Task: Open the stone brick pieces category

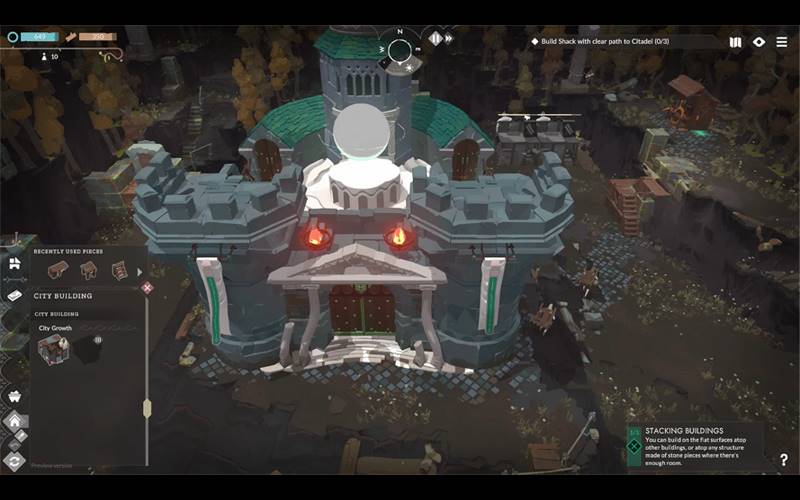Action: click(x=14, y=296)
